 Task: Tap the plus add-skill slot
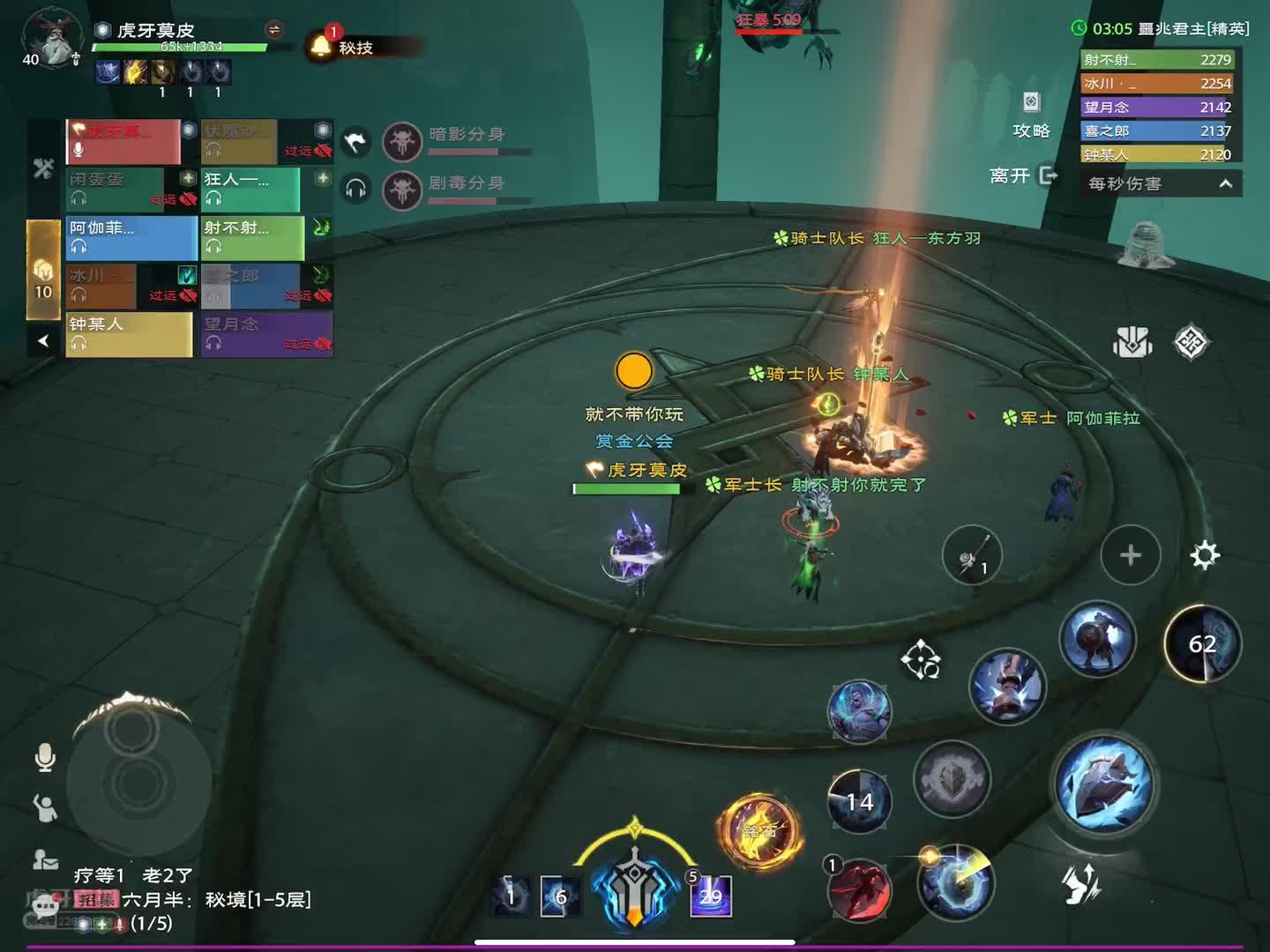(1130, 555)
